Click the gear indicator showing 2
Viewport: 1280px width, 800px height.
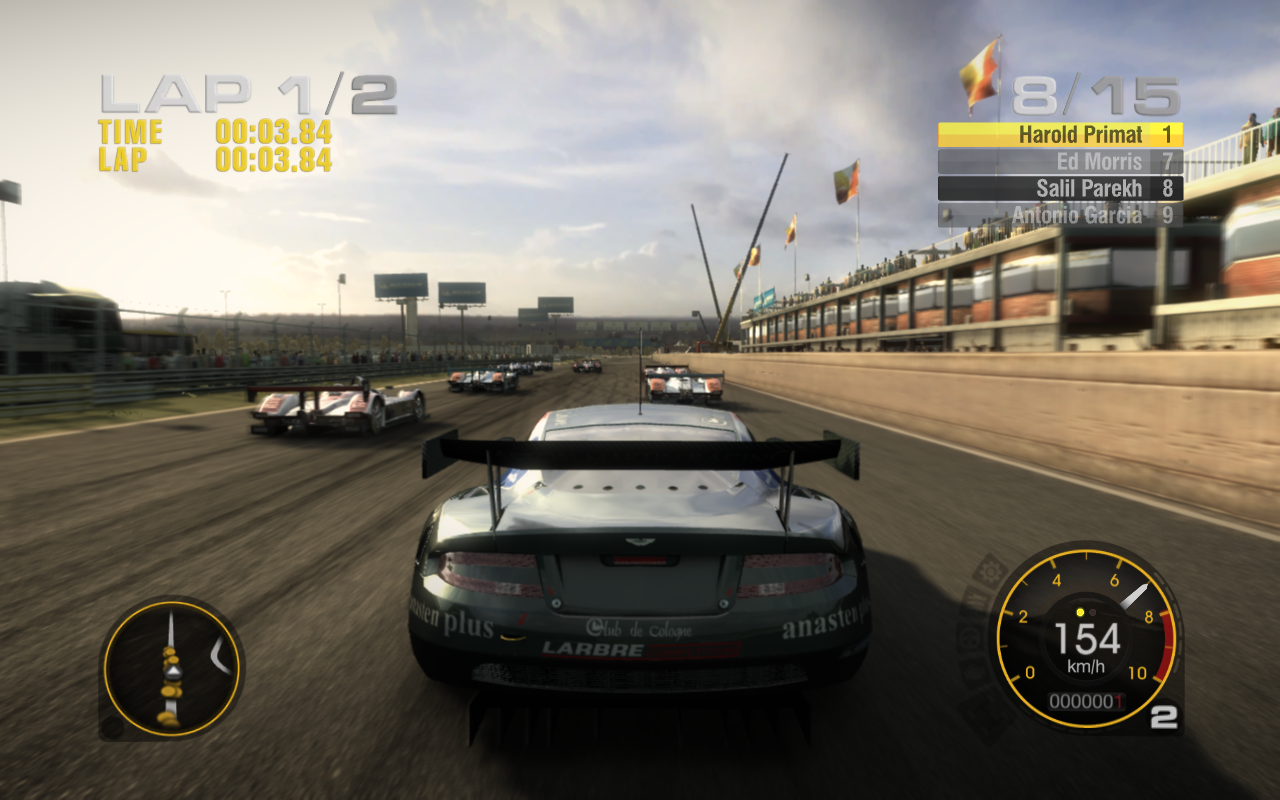pyautogui.click(x=1166, y=718)
